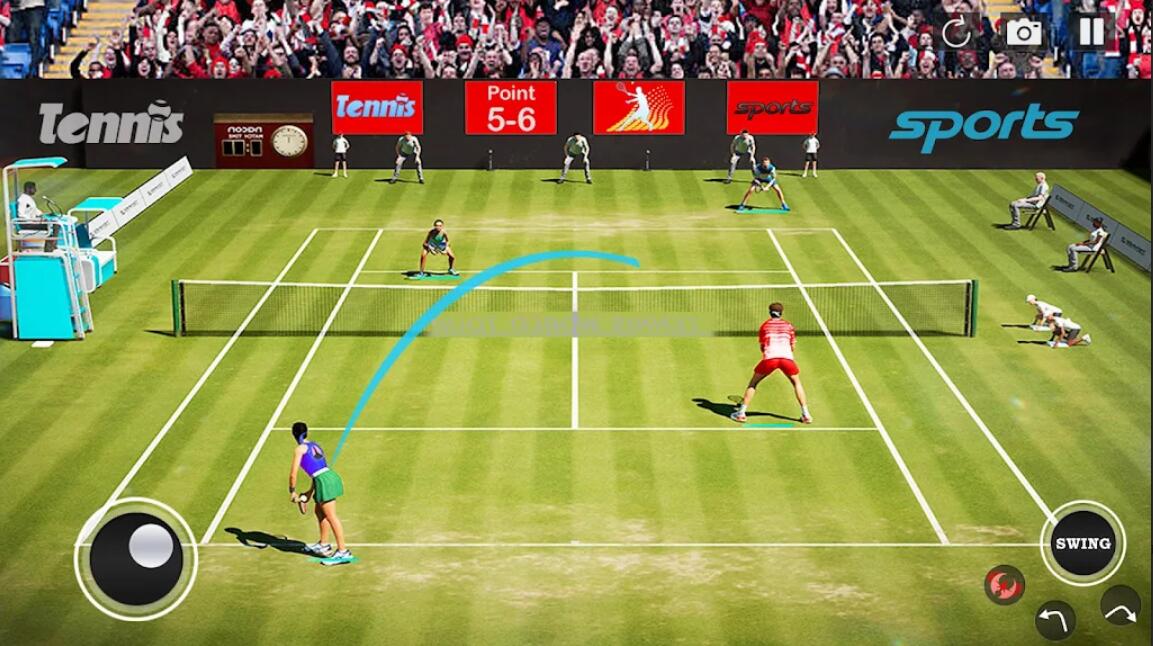This screenshot has width=1153, height=646.
Task: Pause the tennis match
Action: [1091, 31]
